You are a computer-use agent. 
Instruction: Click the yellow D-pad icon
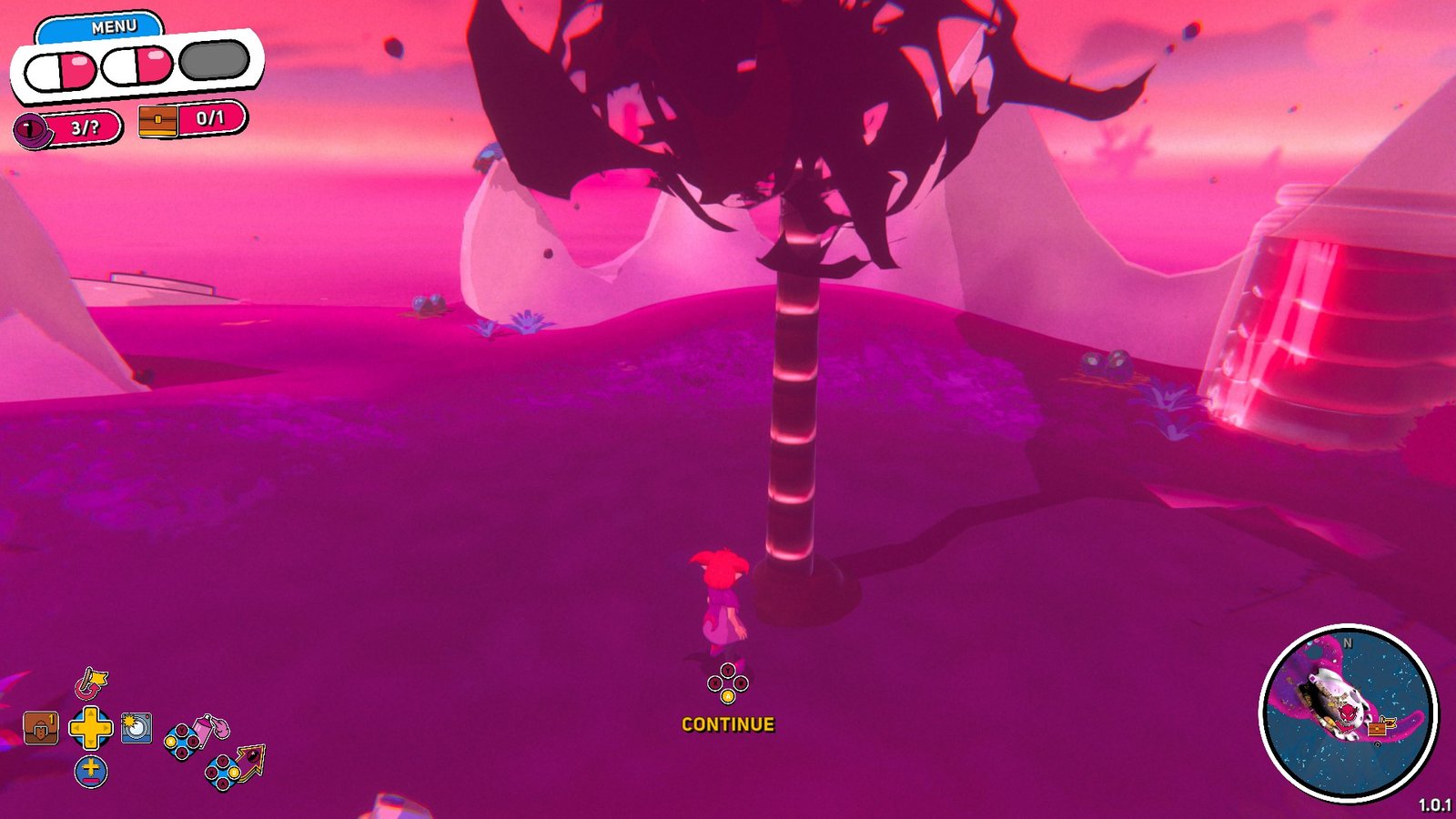(91, 727)
